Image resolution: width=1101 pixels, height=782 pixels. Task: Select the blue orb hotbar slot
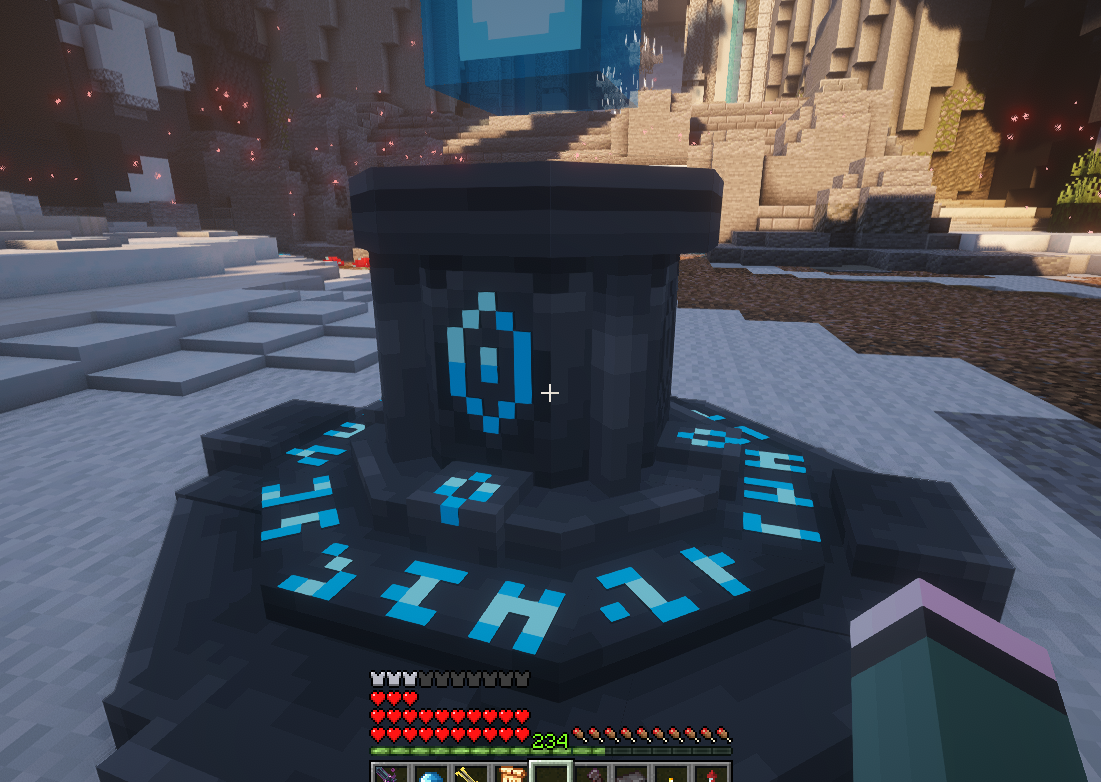click(x=430, y=774)
